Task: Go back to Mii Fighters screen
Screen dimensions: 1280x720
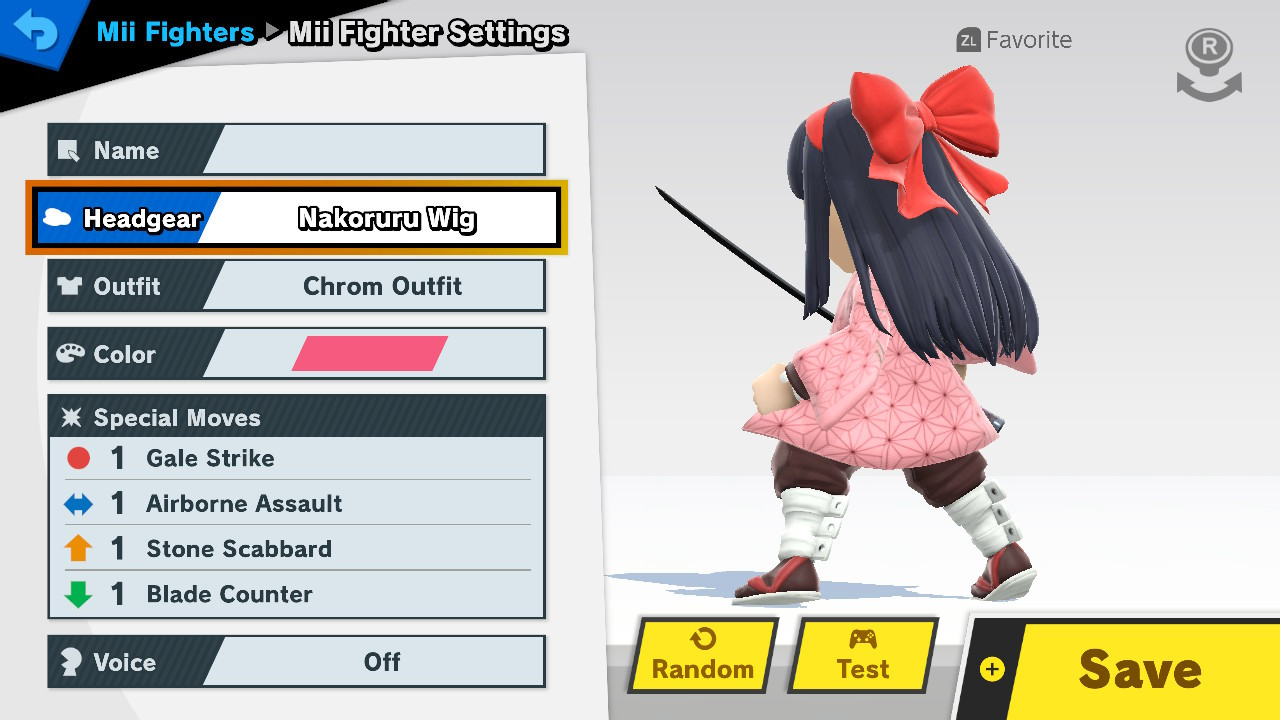Action: (x=38, y=30)
